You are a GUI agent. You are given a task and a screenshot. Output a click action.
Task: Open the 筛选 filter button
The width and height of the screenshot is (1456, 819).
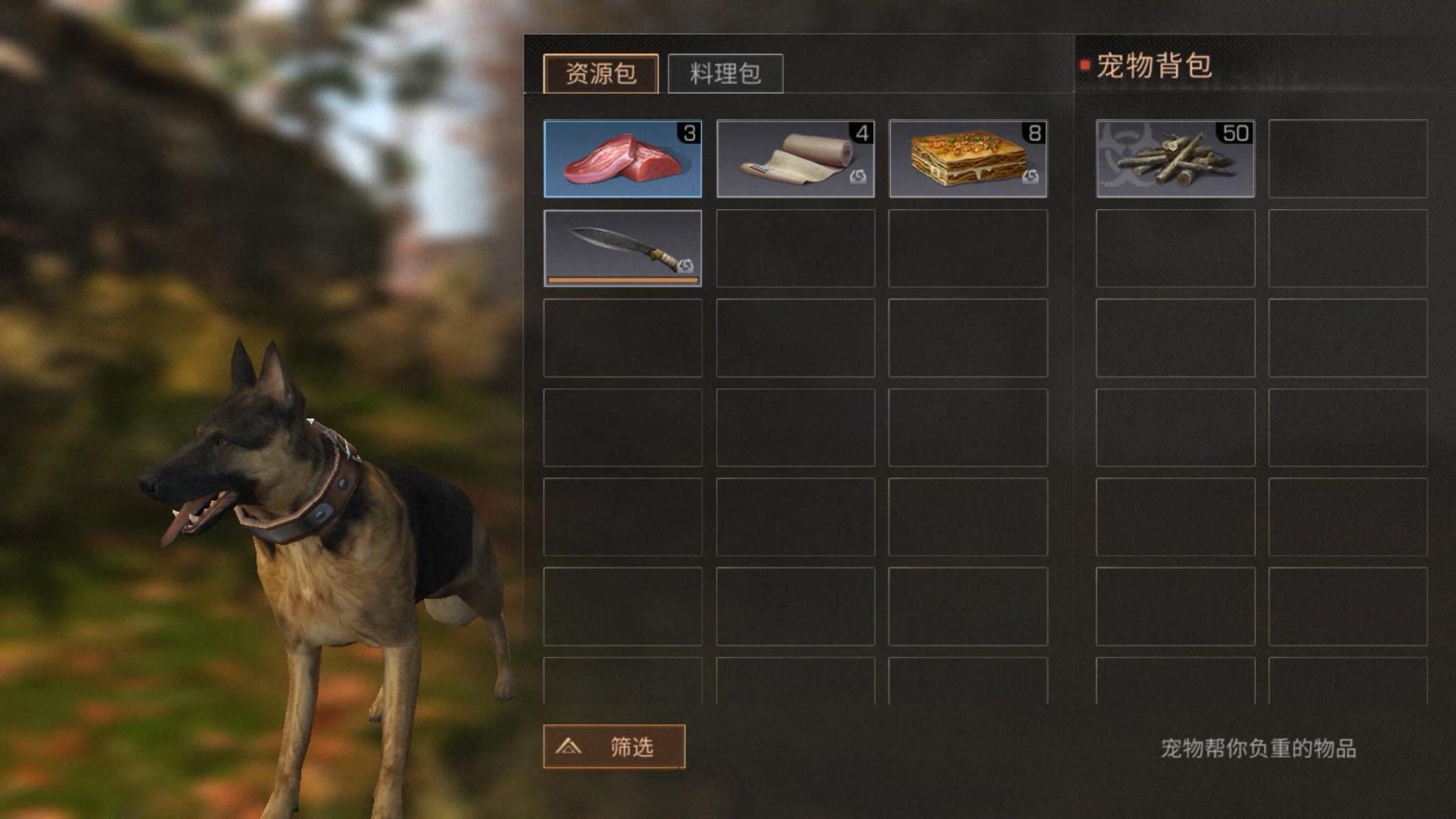click(614, 747)
